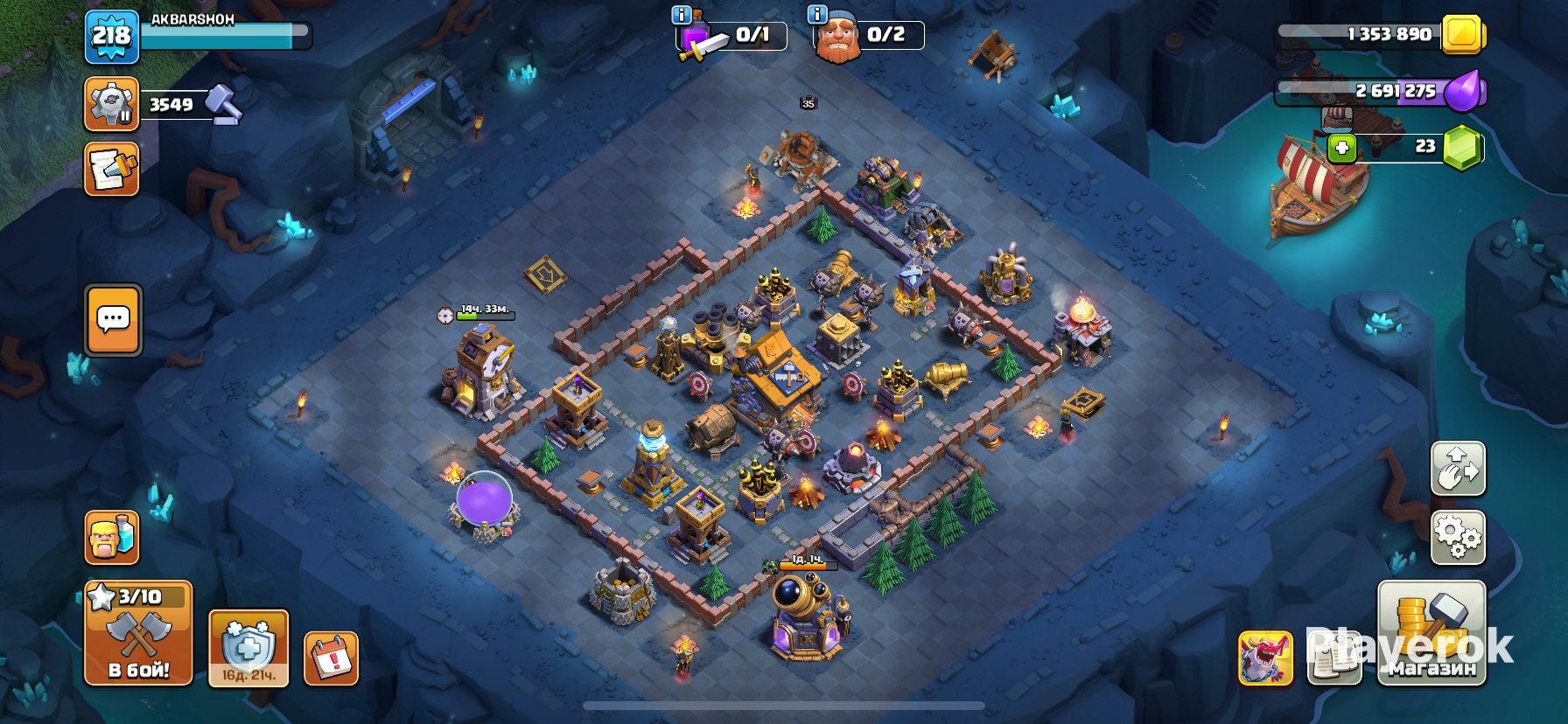Add gems with the green plus button

(x=1342, y=147)
